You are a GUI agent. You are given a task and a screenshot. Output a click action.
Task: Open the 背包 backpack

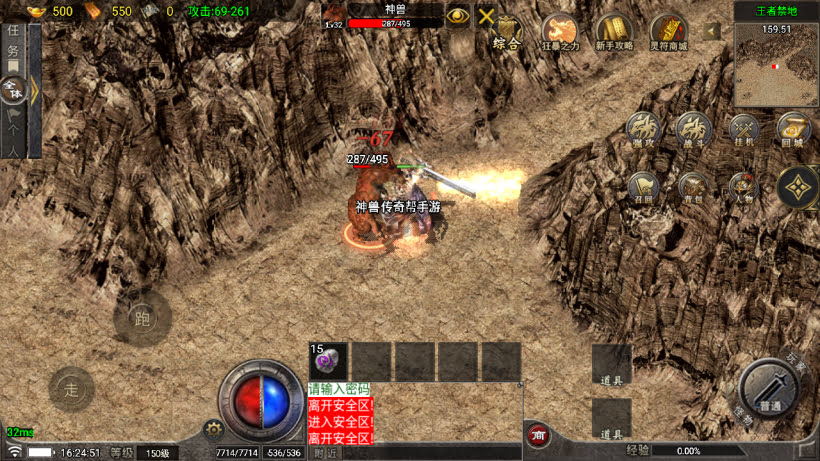click(x=692, y=188)
